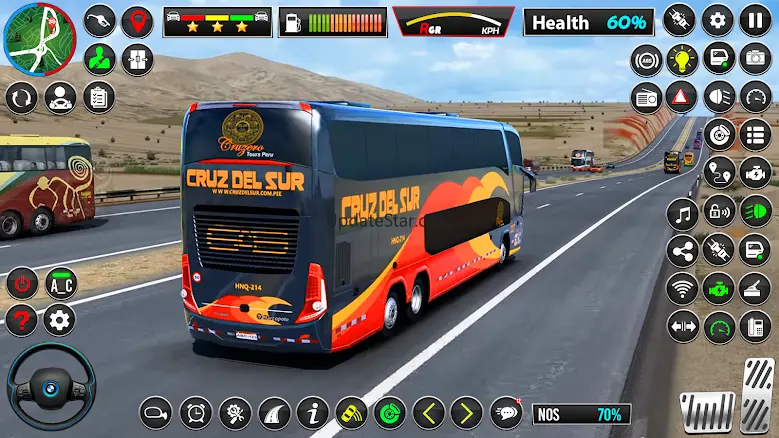Click the steering wheel control
The width and height of the screenshot is (779, 438).
click(51, 386)
